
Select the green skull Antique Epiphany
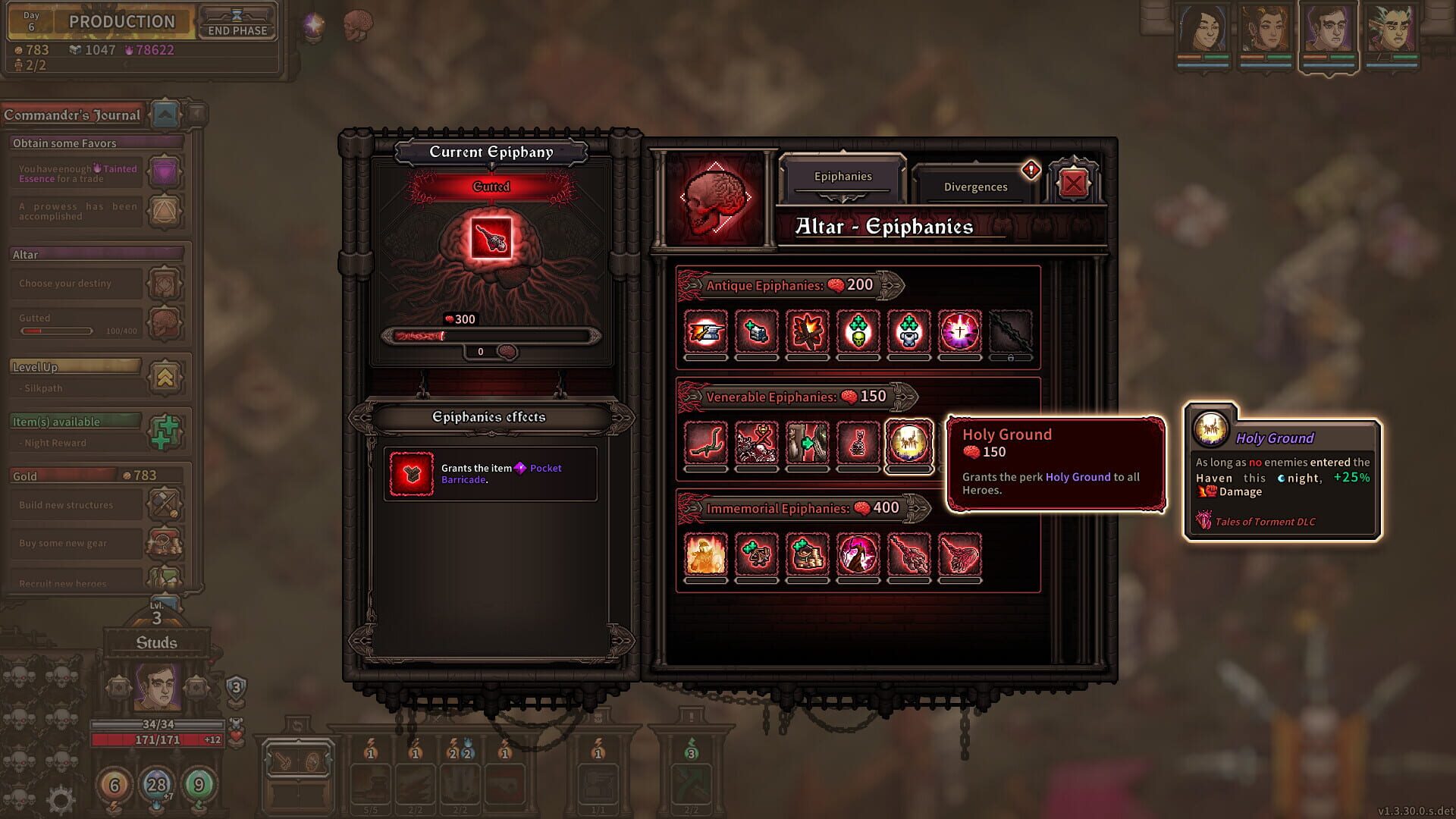(x=858, y=331)
